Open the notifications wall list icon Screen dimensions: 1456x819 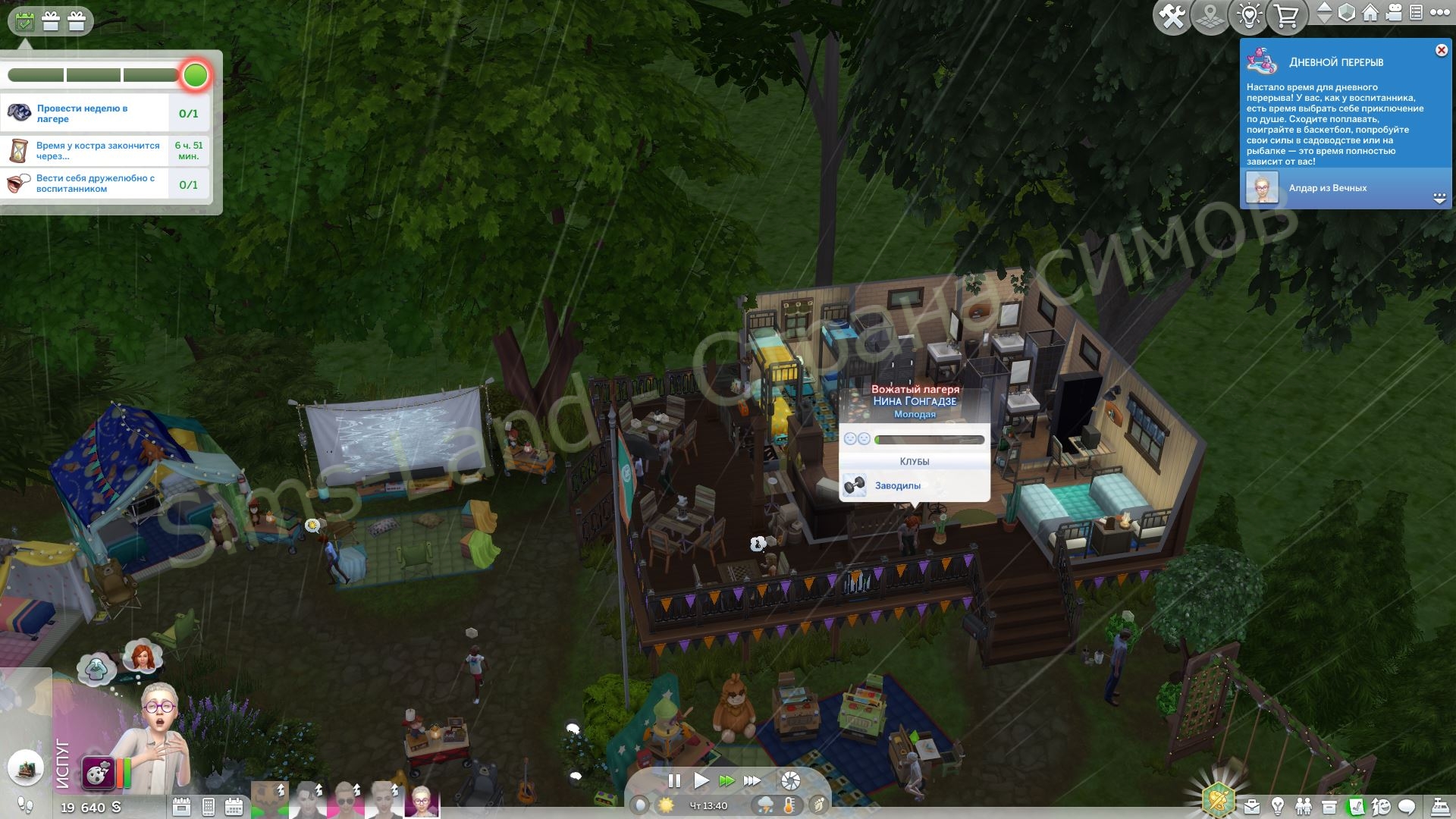[x=1416, y=12]
